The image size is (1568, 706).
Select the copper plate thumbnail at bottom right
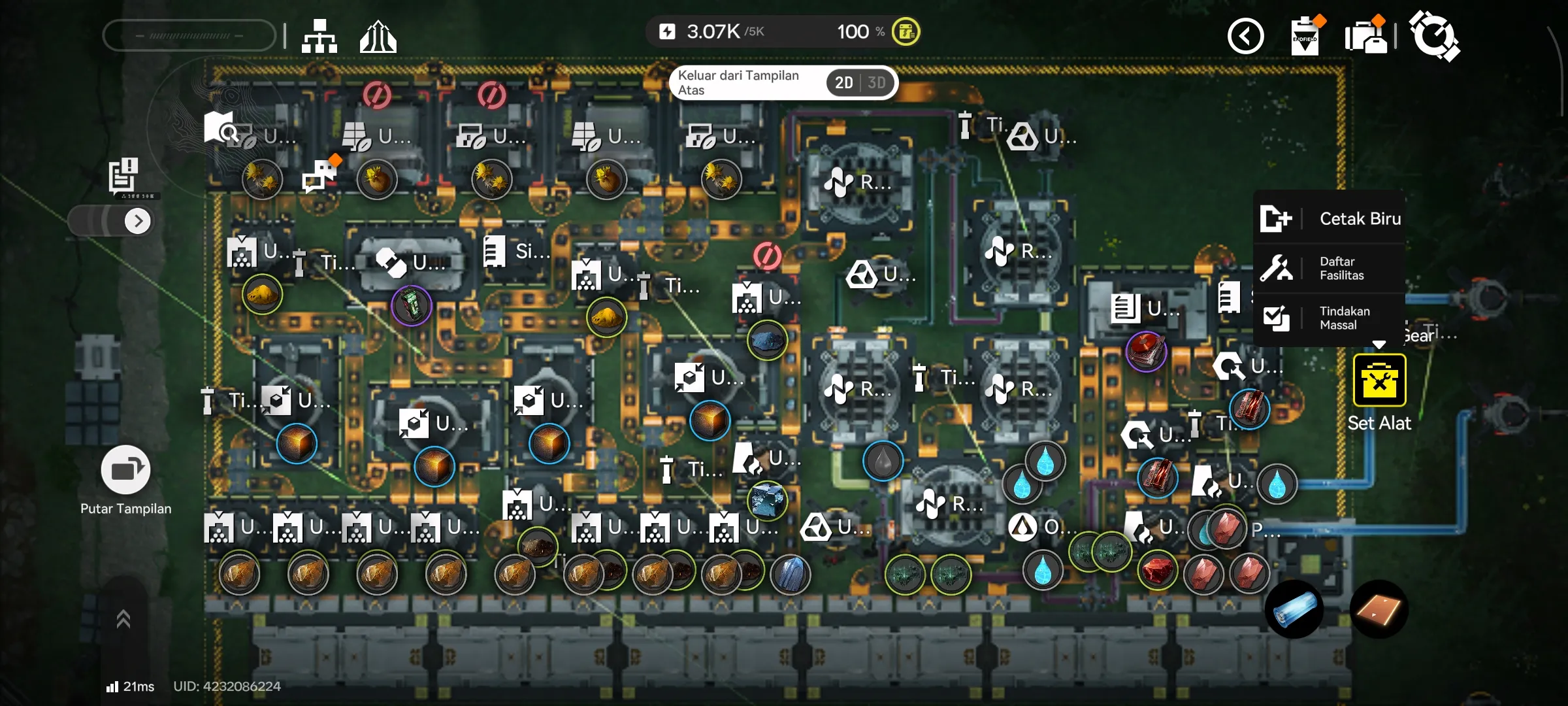pyautogui.click(x=1379, y=609)
